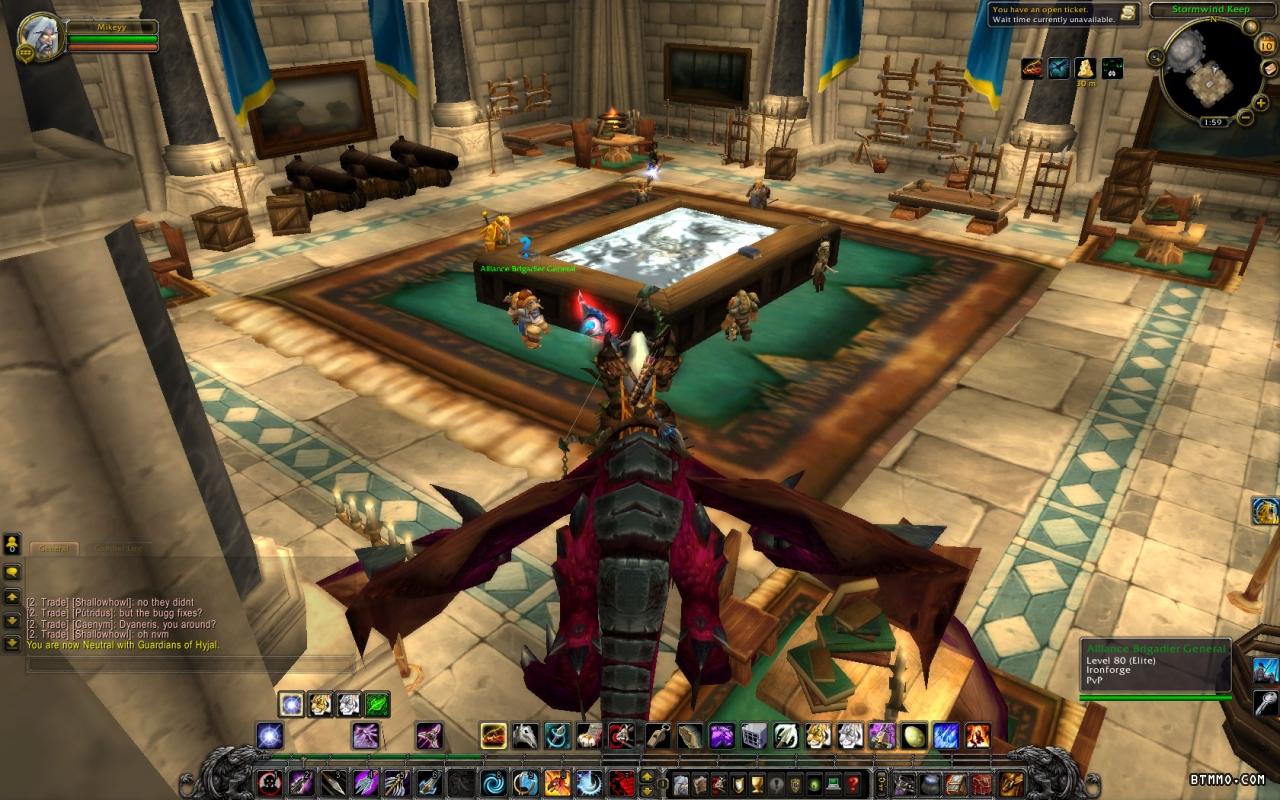This screenshot has width=1280, height=800.
Task: Activate the green leaf stance button
Action: click(377, 704)
